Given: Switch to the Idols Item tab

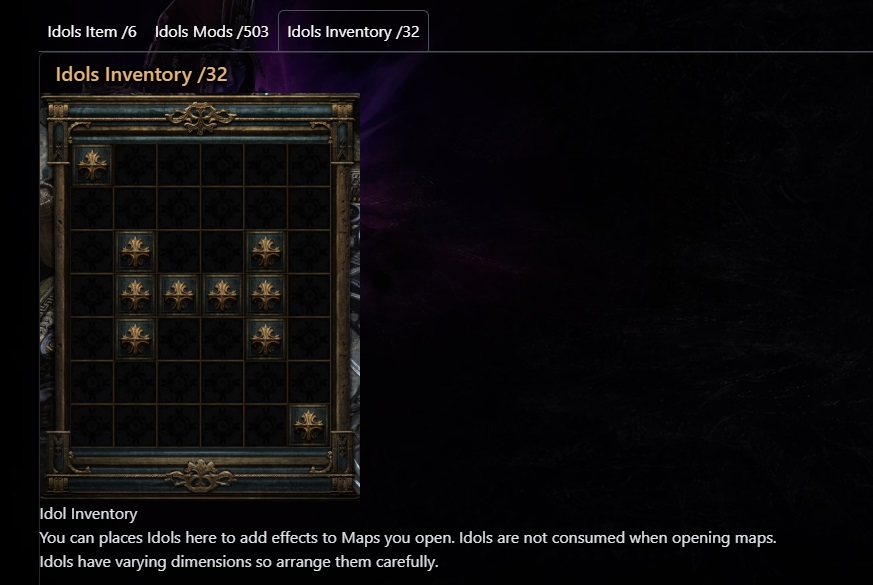Looking at the screenshot, I should coord(92,31).
